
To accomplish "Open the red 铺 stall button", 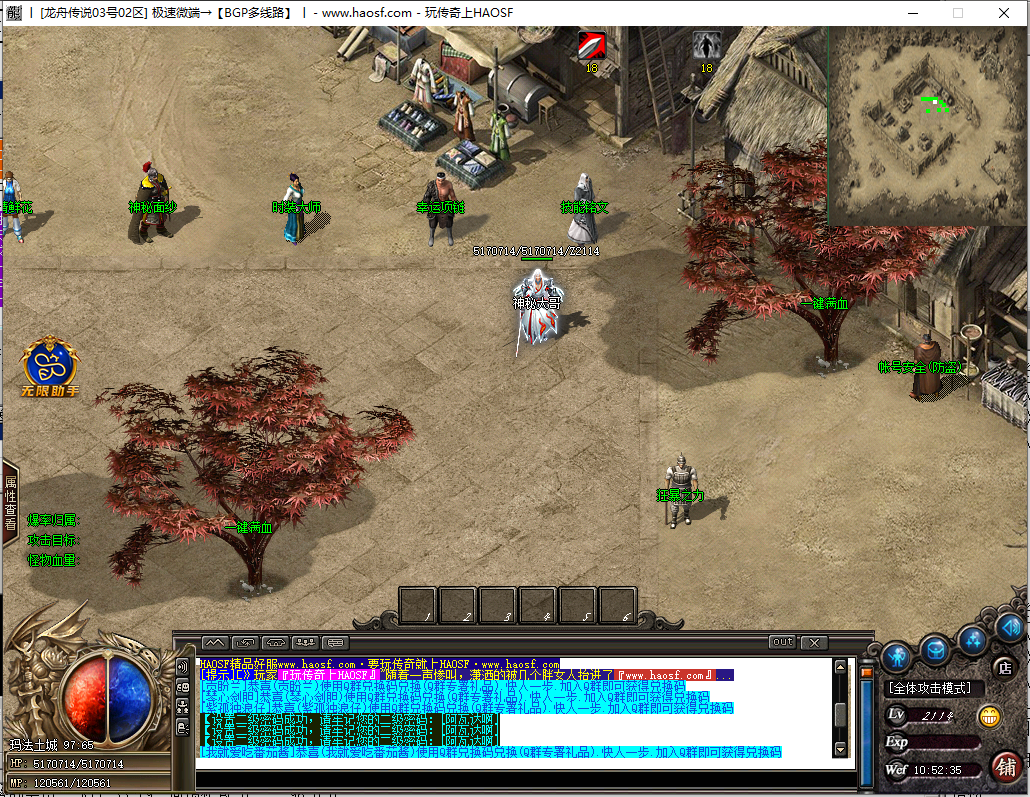I will tap(1005, 767).
